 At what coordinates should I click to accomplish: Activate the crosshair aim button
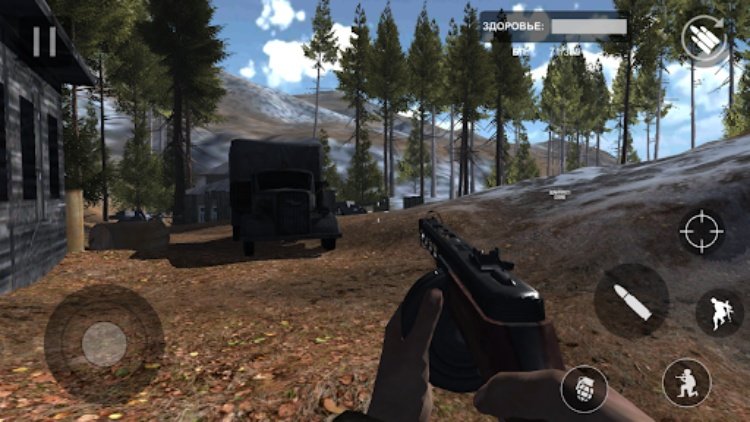701,232
